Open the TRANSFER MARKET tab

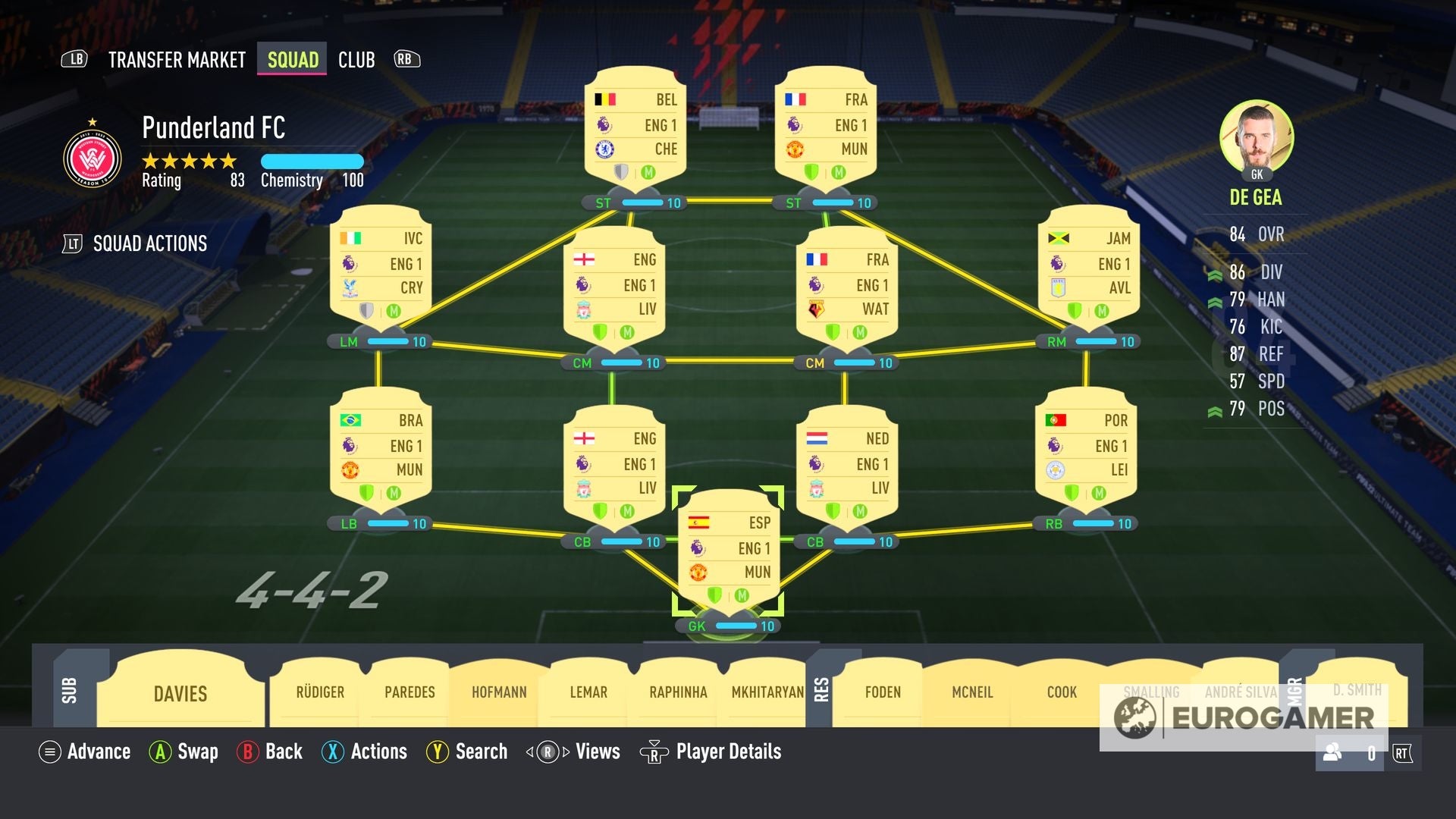[x=176, y=59]
